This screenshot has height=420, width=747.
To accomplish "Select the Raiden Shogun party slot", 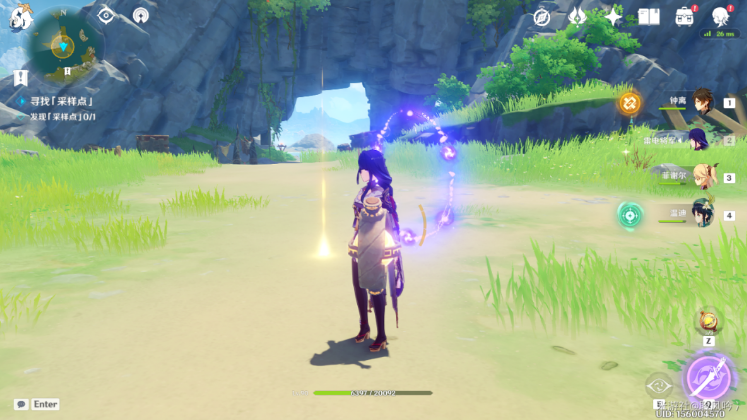I will 699,139.
